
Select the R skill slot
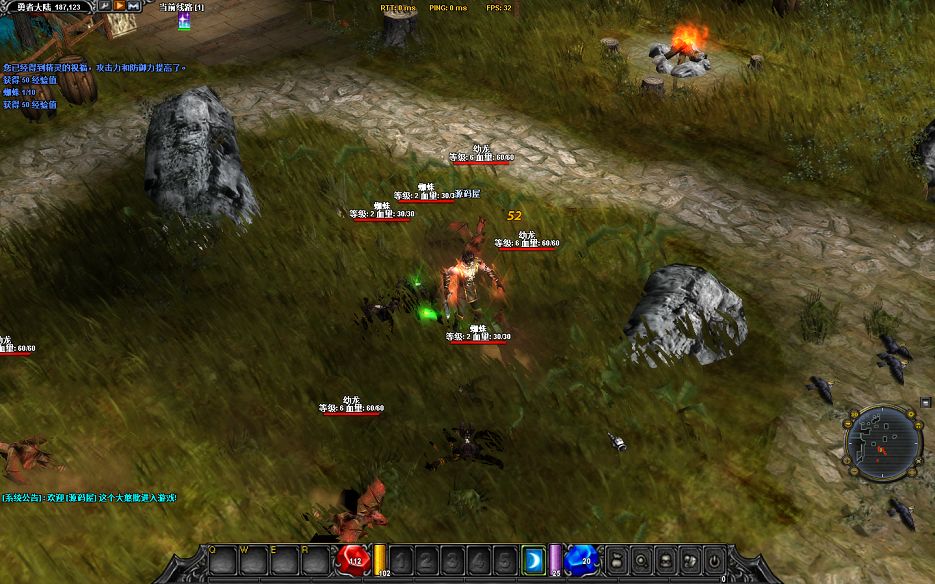tap(316, 561)
